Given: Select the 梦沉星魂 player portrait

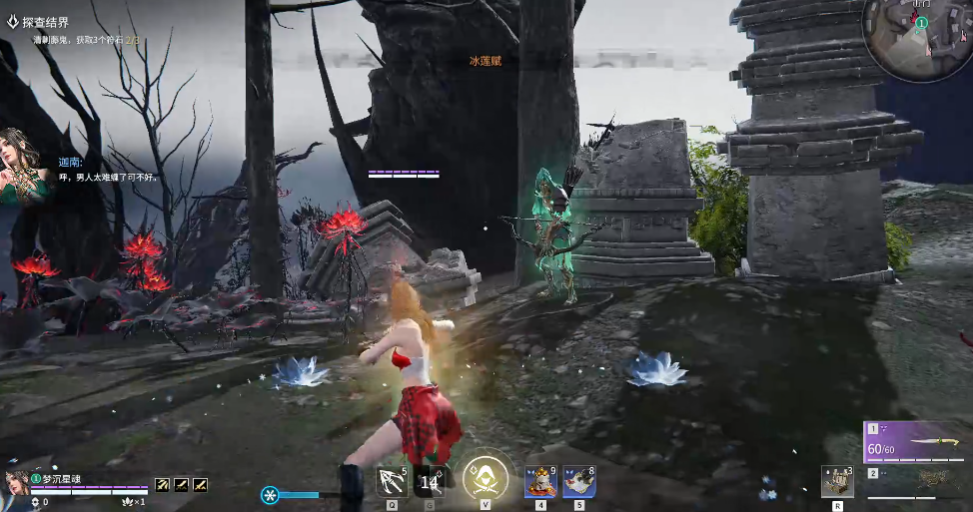Looking at the screenshot, I should click(x=17, y=483).
